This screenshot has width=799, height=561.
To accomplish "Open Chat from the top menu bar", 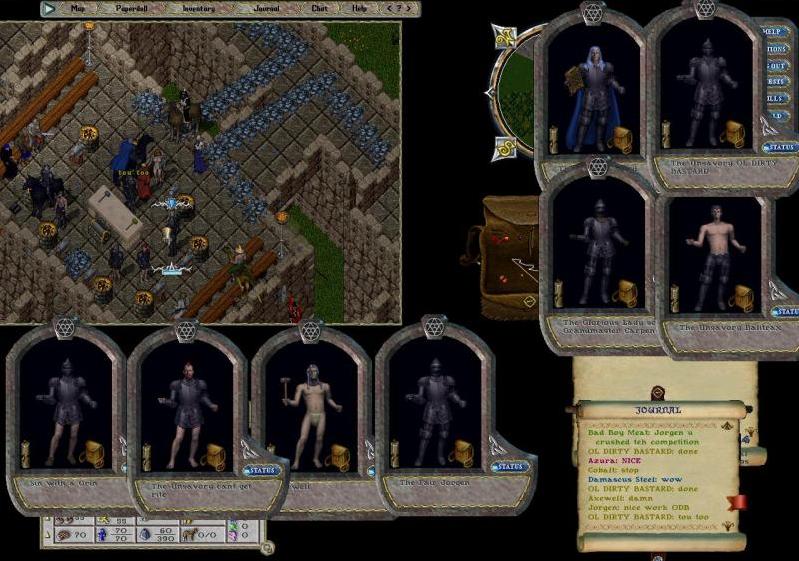I will click(x=318, y=8).
